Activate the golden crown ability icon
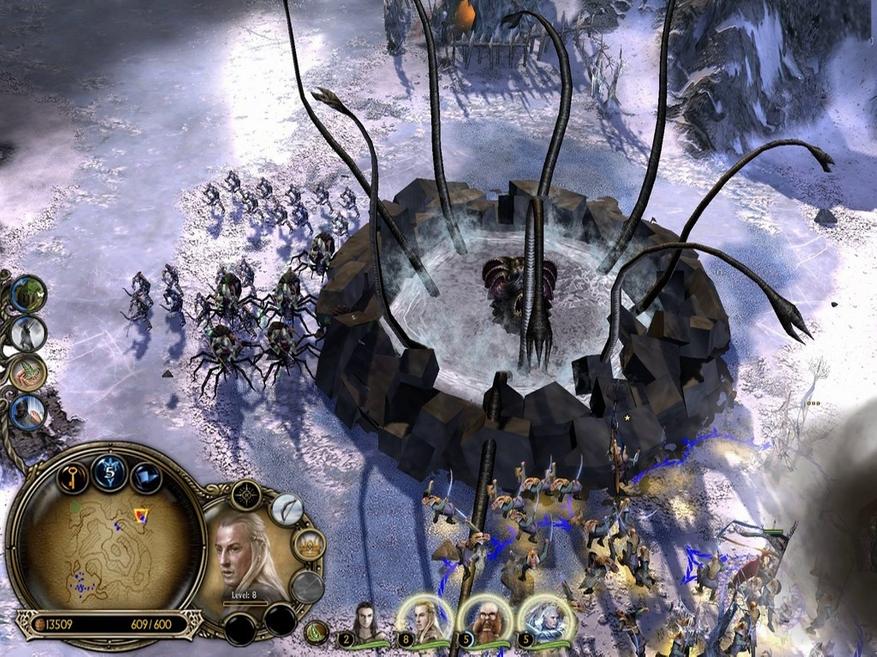This screenshot has height=657, width=877. click(309, 544)
